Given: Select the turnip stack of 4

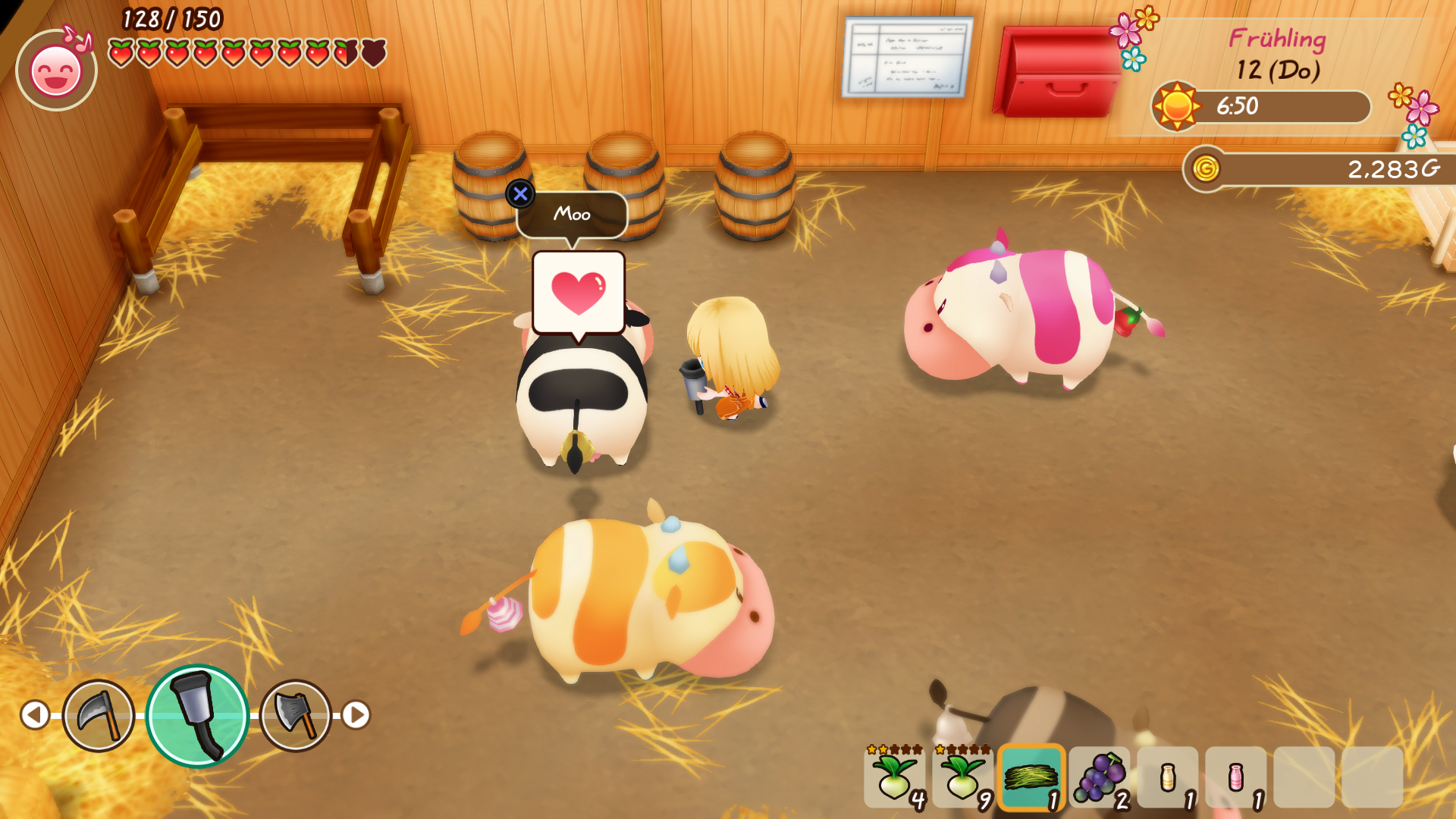Looking at the screenshot, I should click(x=895, y=777).
